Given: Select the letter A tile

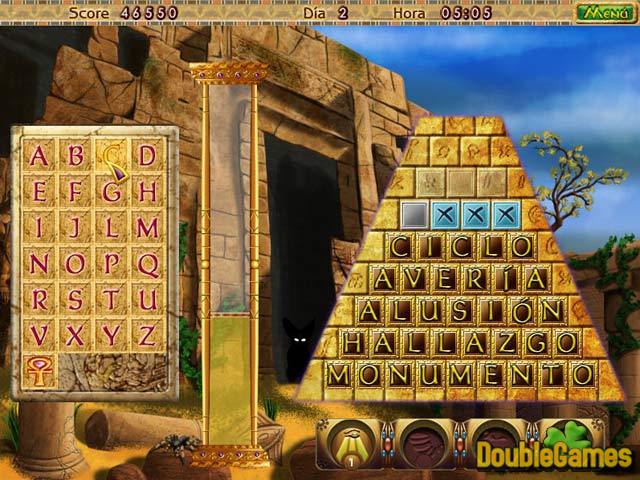Looking at the screenshot, I should pyautogui.click(x=39, y=156).
